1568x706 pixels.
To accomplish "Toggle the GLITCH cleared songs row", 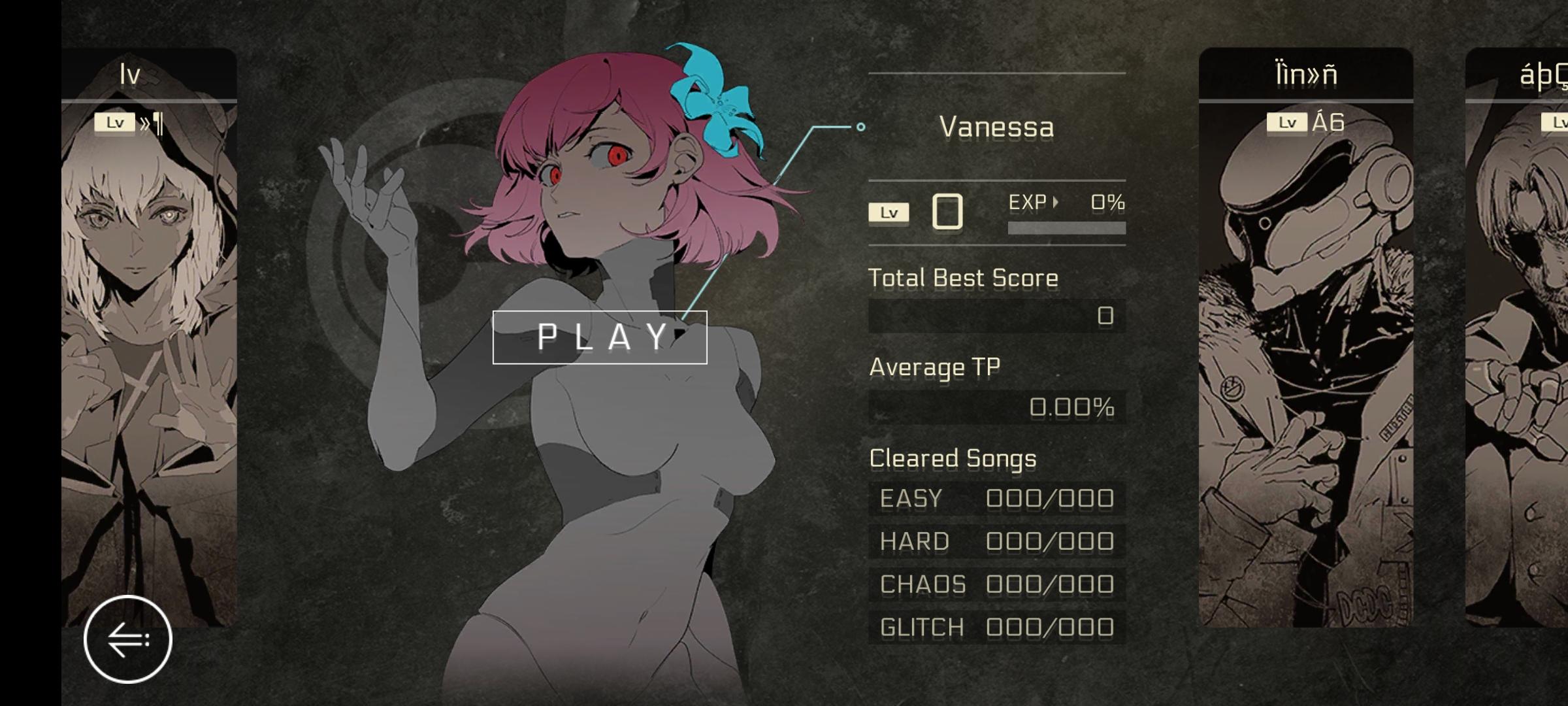I will [x=998, y=626].
